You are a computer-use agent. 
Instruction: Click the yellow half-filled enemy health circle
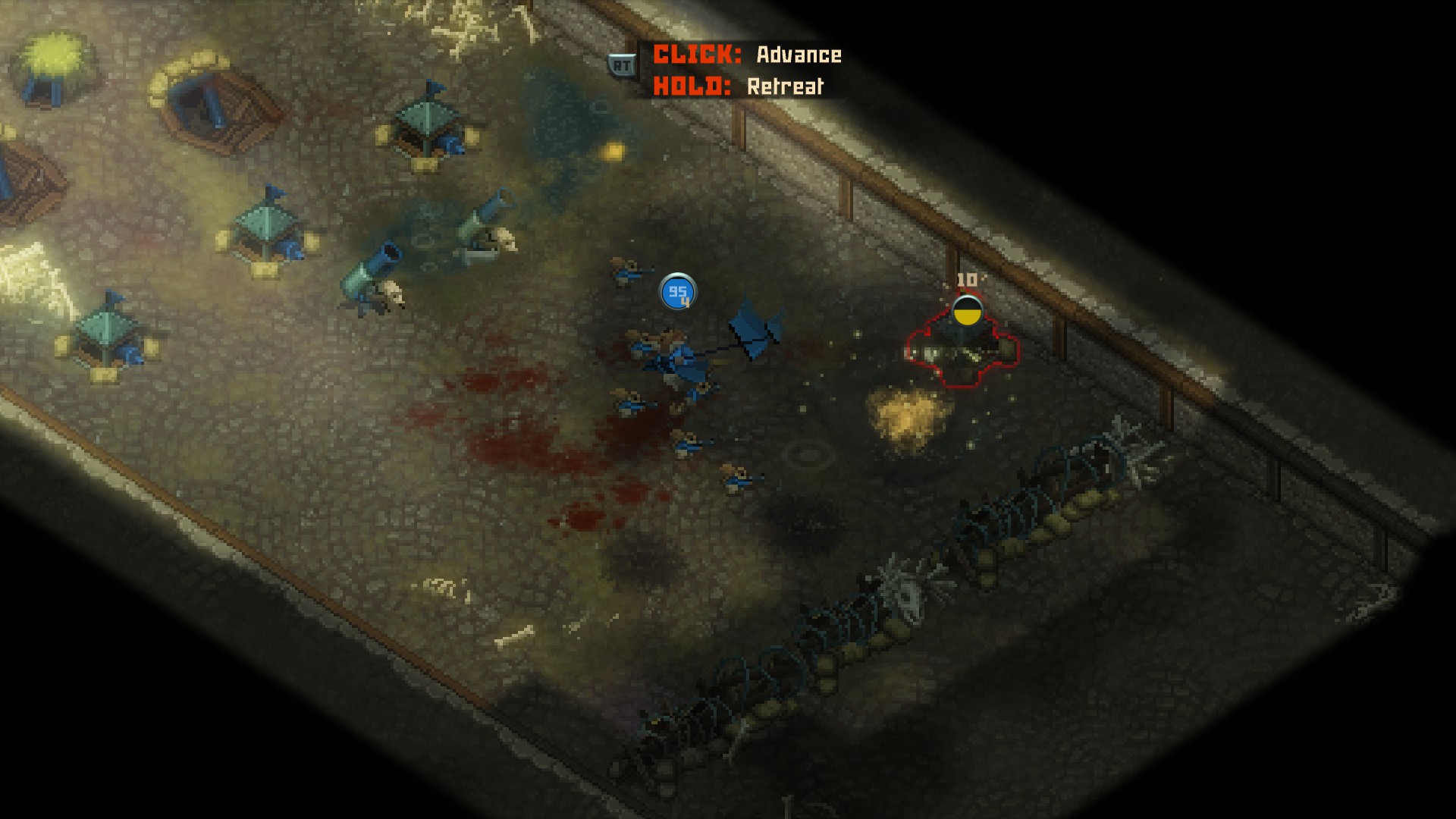point(968,311)
